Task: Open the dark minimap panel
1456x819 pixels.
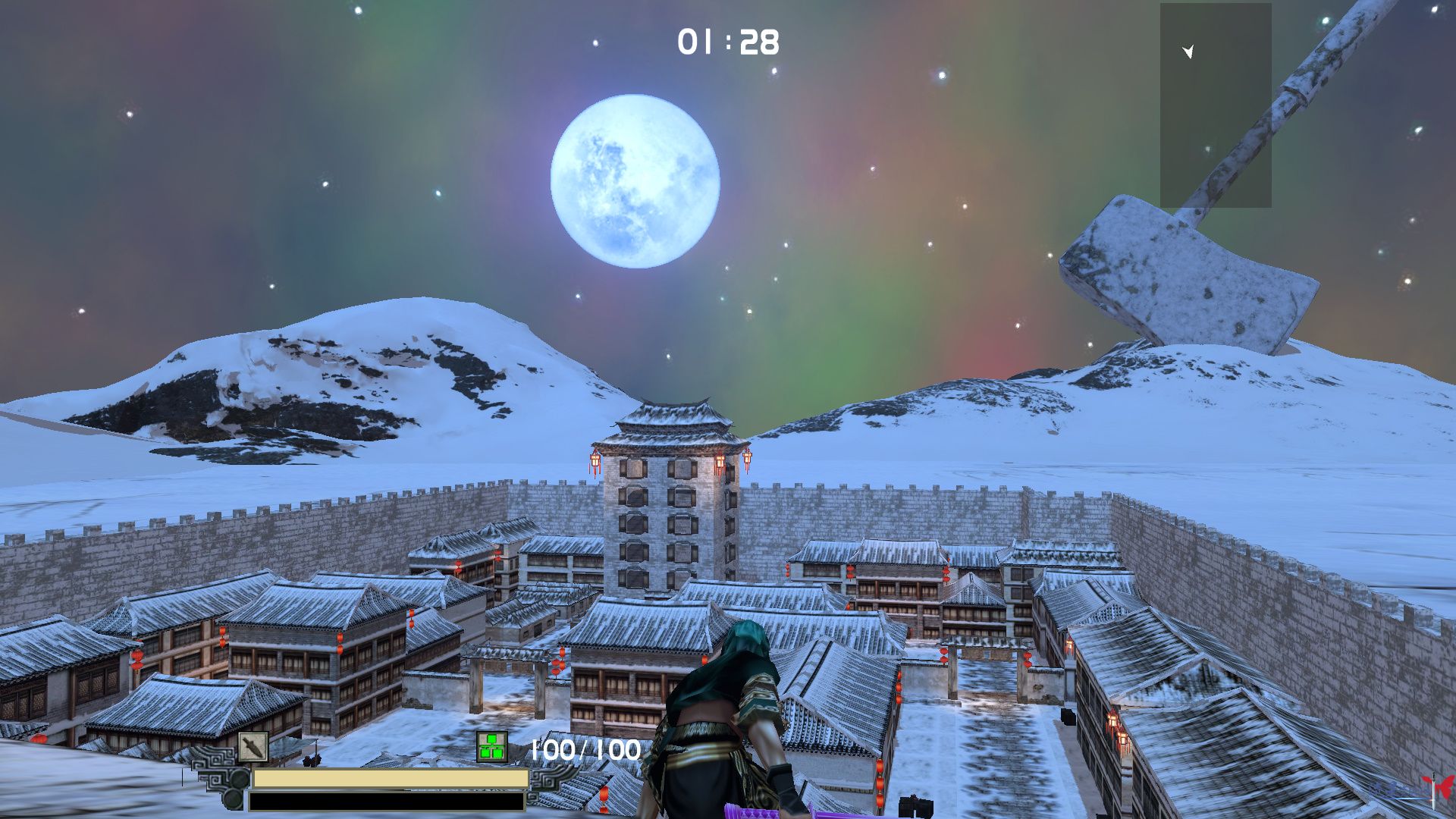Action: [1215, 106]
